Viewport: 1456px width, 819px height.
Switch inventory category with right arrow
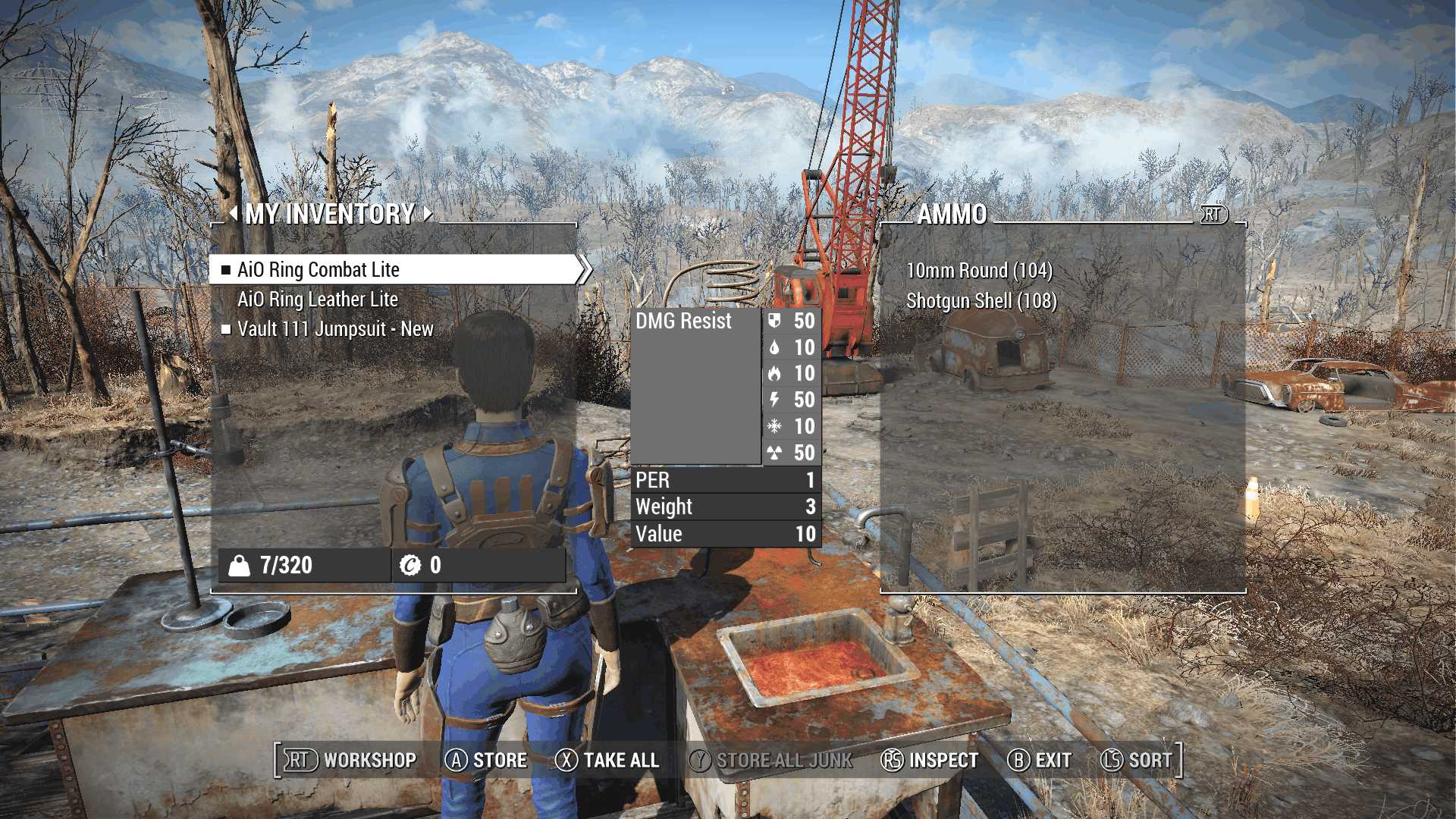[428, 214]
